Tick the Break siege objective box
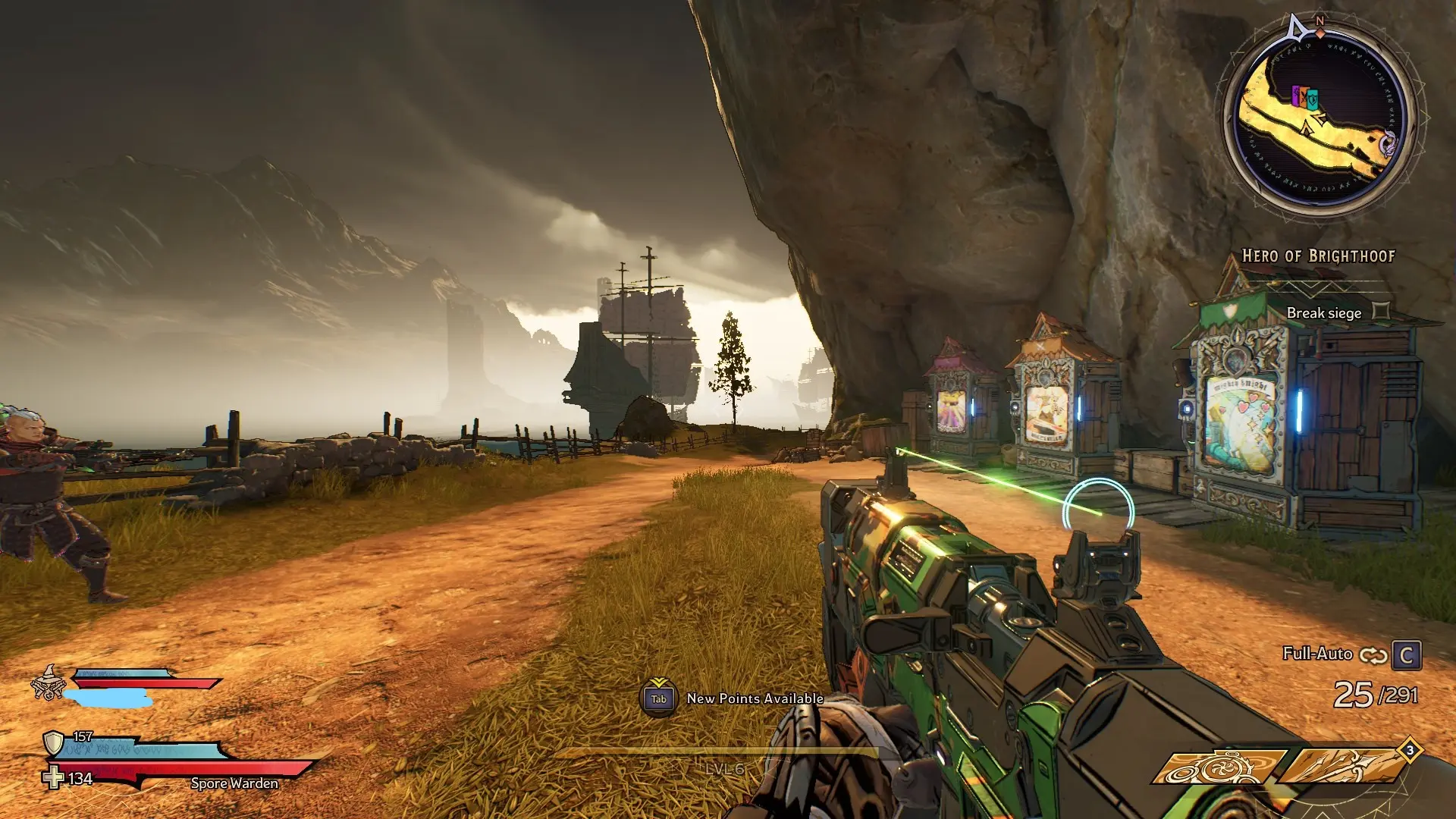 point(1382,312)
